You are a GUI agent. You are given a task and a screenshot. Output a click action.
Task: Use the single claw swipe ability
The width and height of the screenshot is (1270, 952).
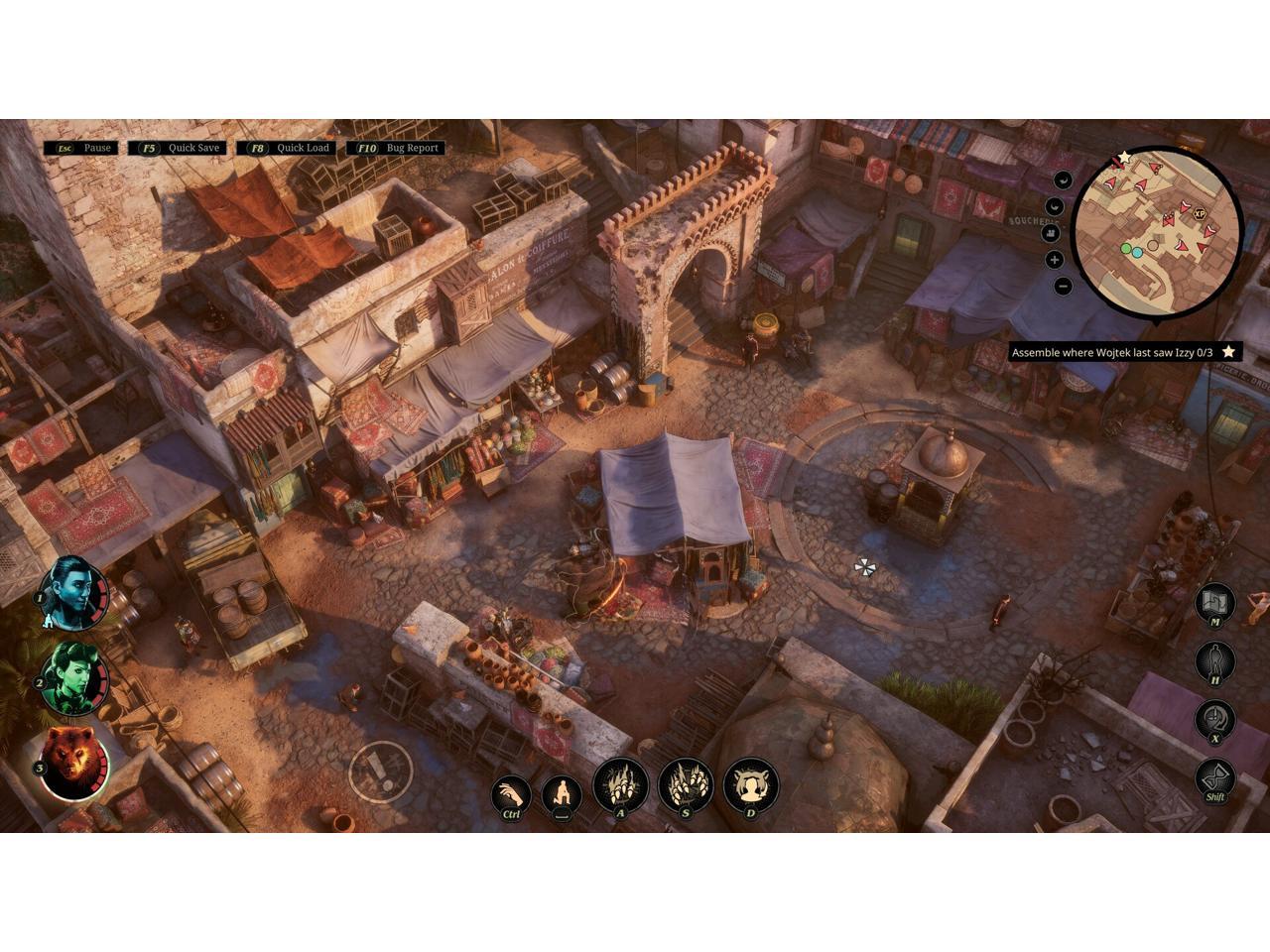click(x=621, y=786)
